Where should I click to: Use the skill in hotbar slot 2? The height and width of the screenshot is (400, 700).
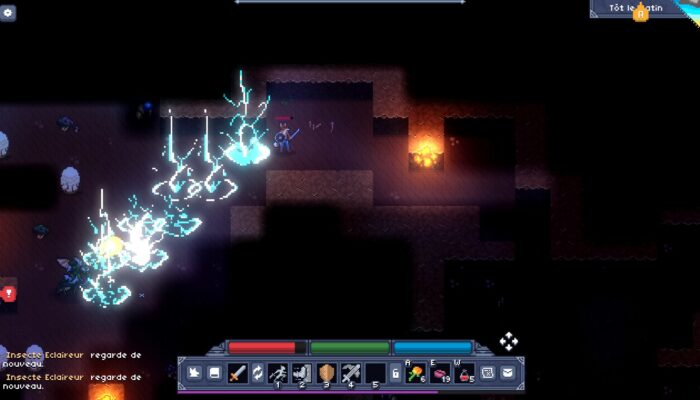point(301,373)
